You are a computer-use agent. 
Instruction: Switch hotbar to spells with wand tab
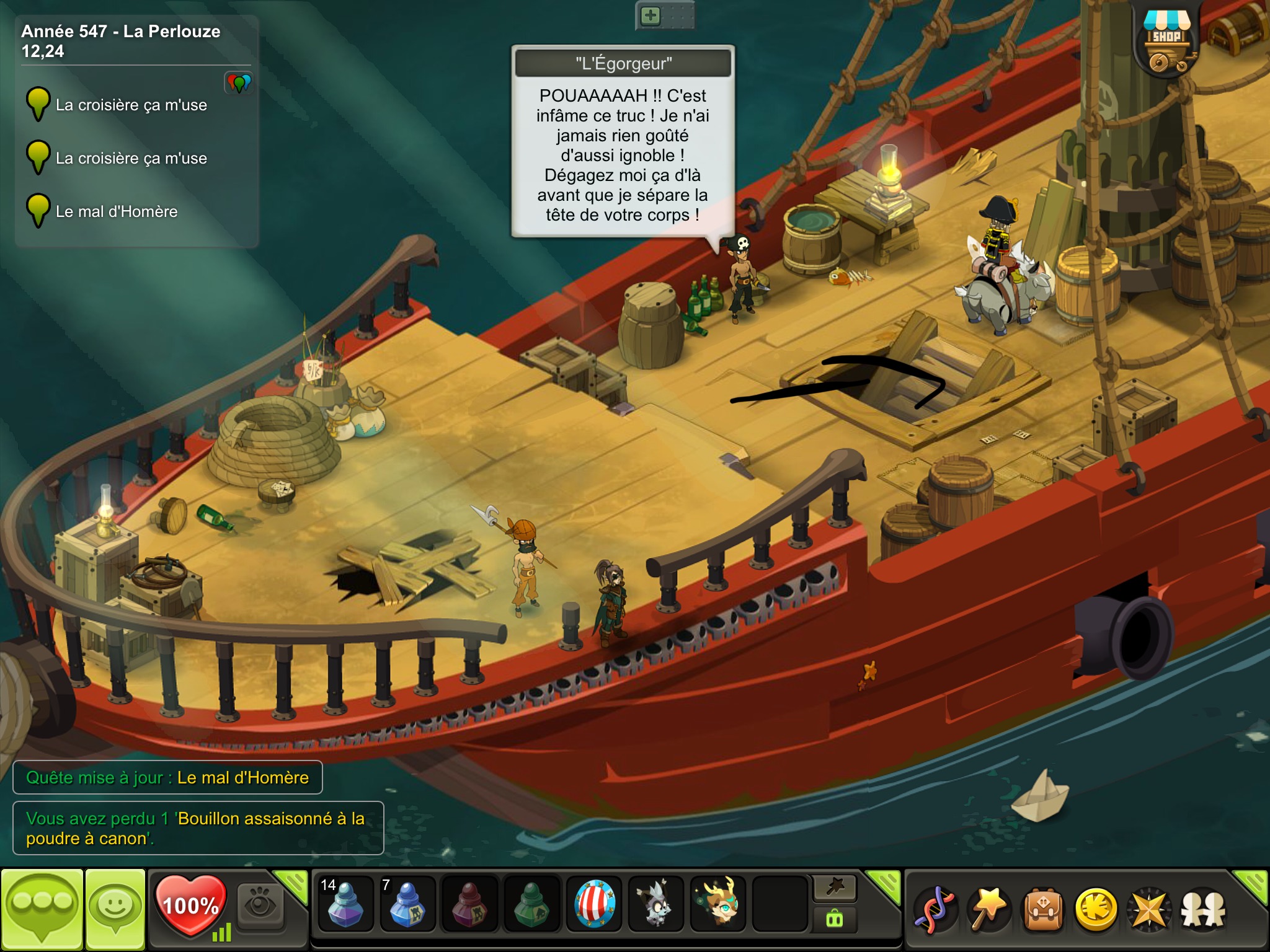pyautogui.click(x=835, y=888)
